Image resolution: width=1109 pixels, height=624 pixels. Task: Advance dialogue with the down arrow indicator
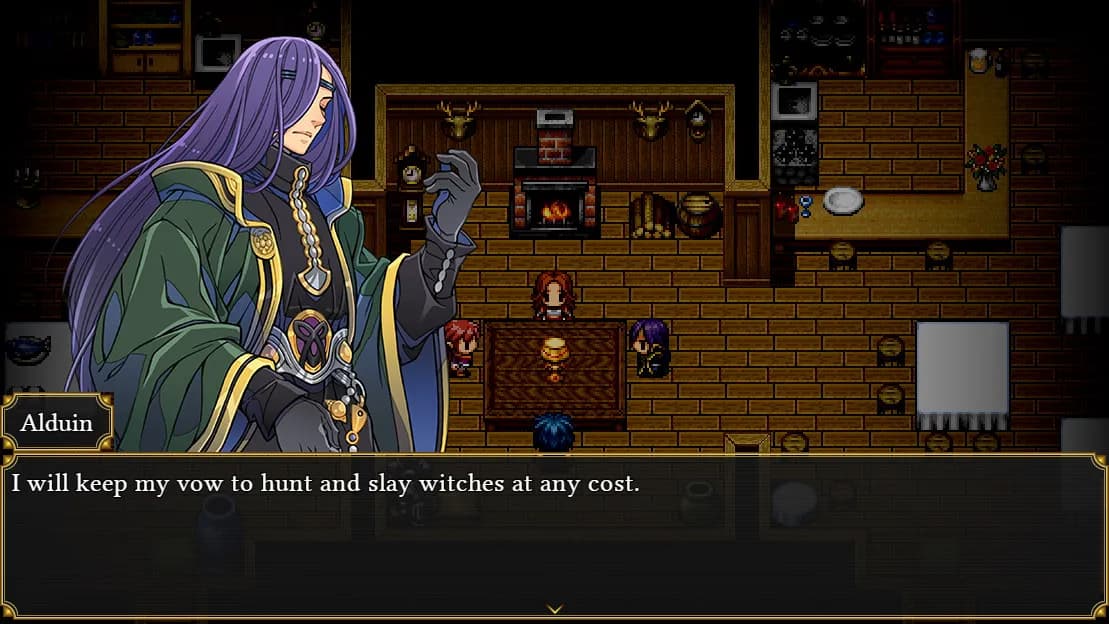[555, 608]
